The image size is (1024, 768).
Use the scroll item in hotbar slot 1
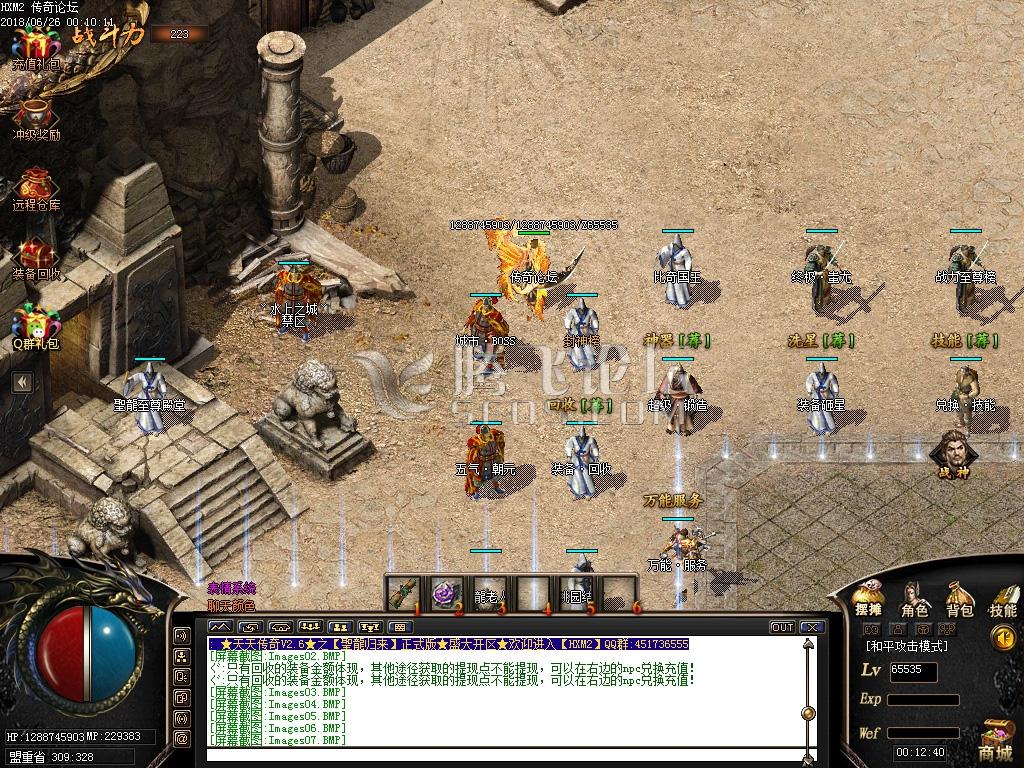click(405, 592)
